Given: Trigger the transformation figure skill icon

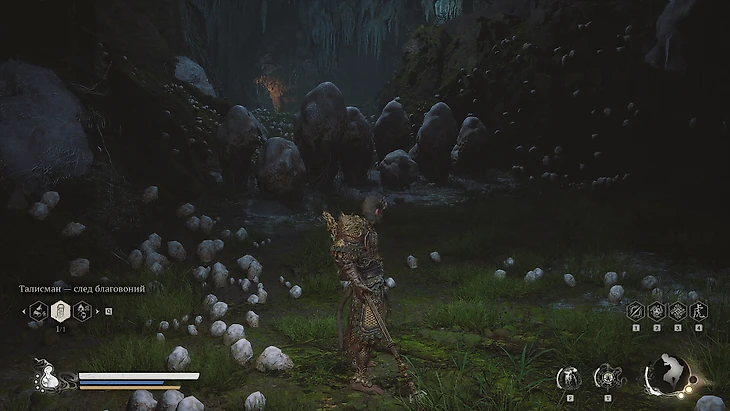Looking at the screenshot, I should point(568,377).
